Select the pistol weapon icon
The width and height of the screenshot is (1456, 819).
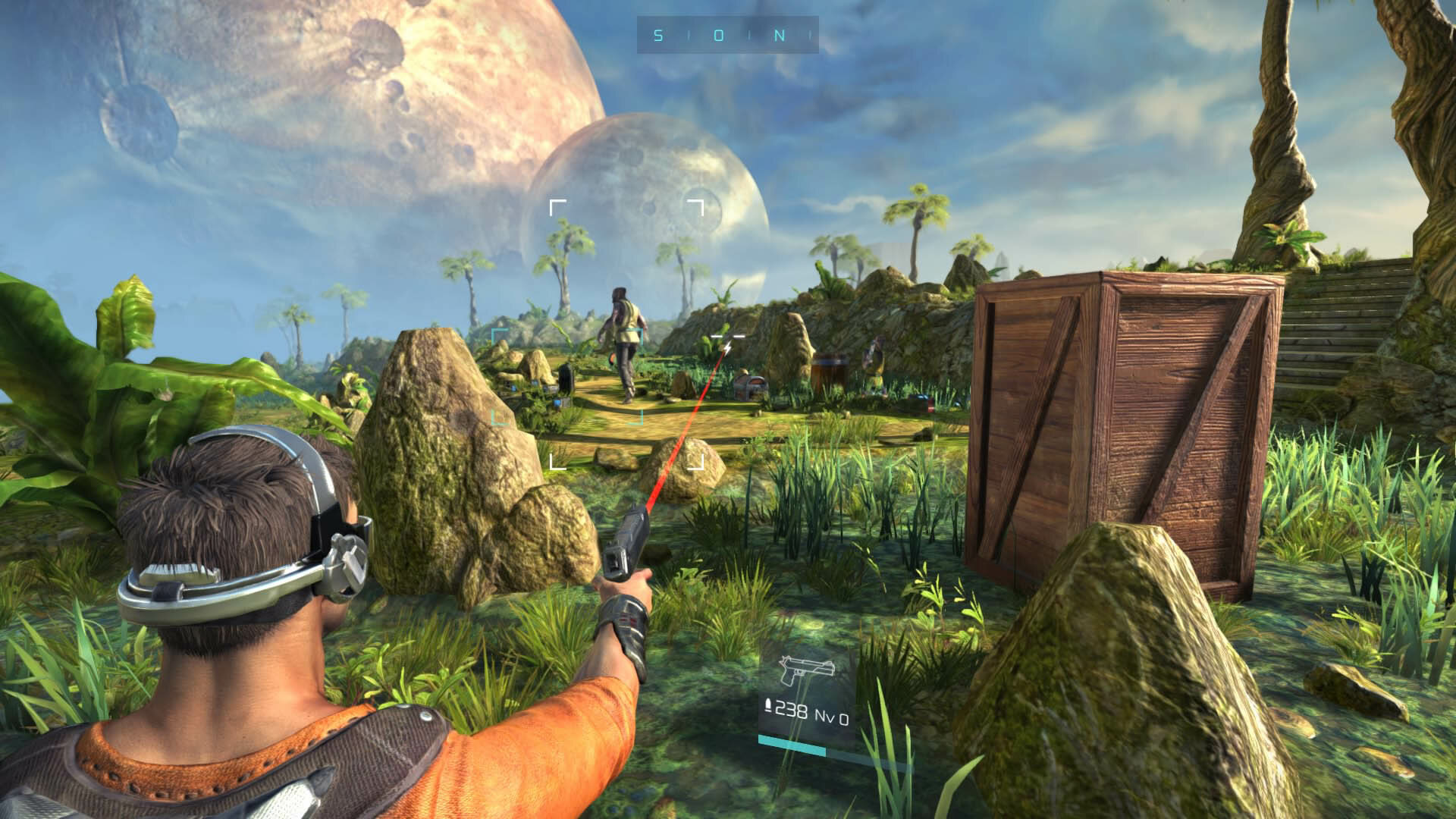[807, 671]
